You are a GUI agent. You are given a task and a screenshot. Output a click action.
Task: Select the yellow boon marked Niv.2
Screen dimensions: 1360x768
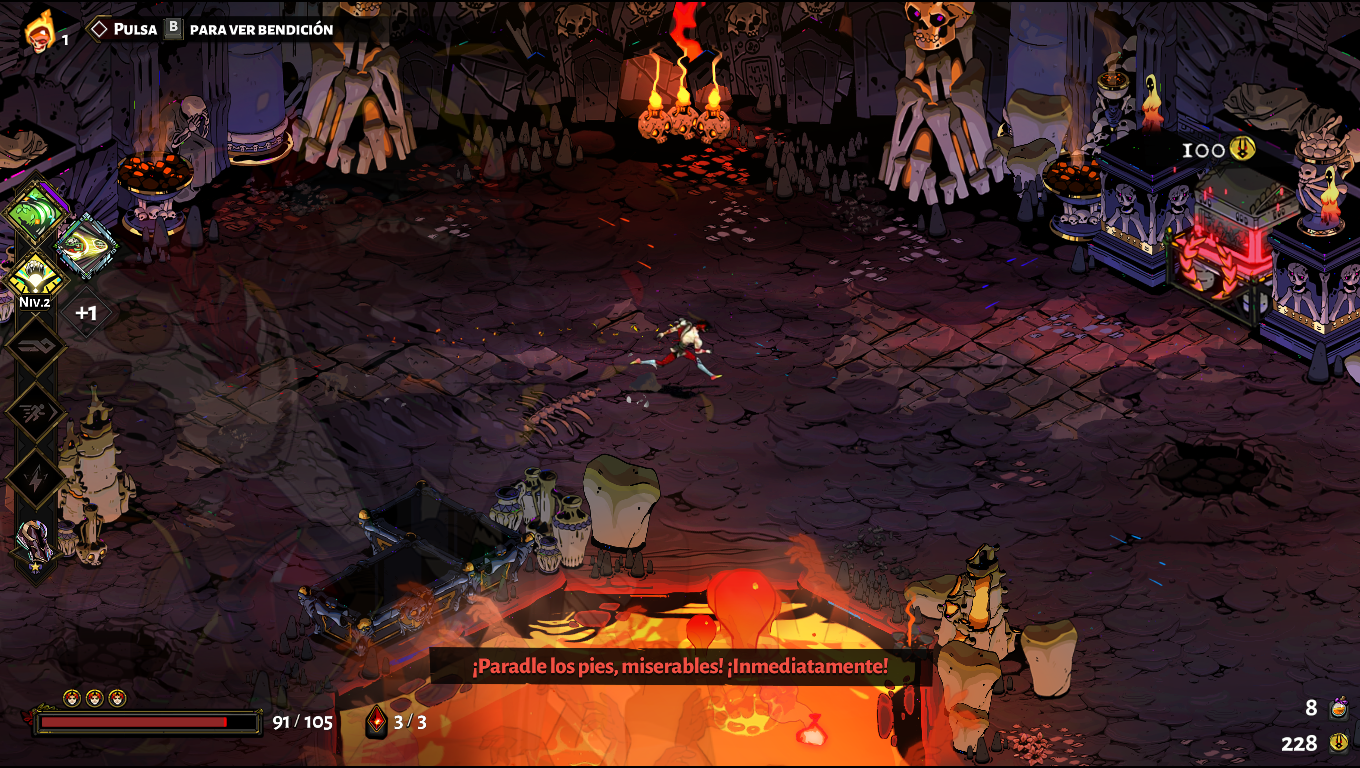35,273
